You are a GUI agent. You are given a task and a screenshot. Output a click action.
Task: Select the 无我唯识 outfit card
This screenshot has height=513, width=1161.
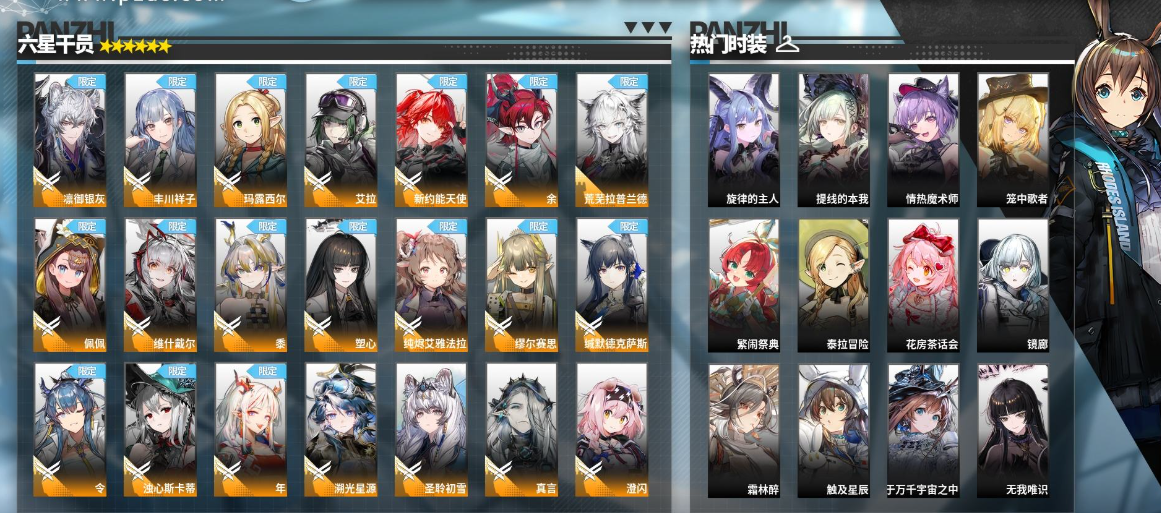1013,430
